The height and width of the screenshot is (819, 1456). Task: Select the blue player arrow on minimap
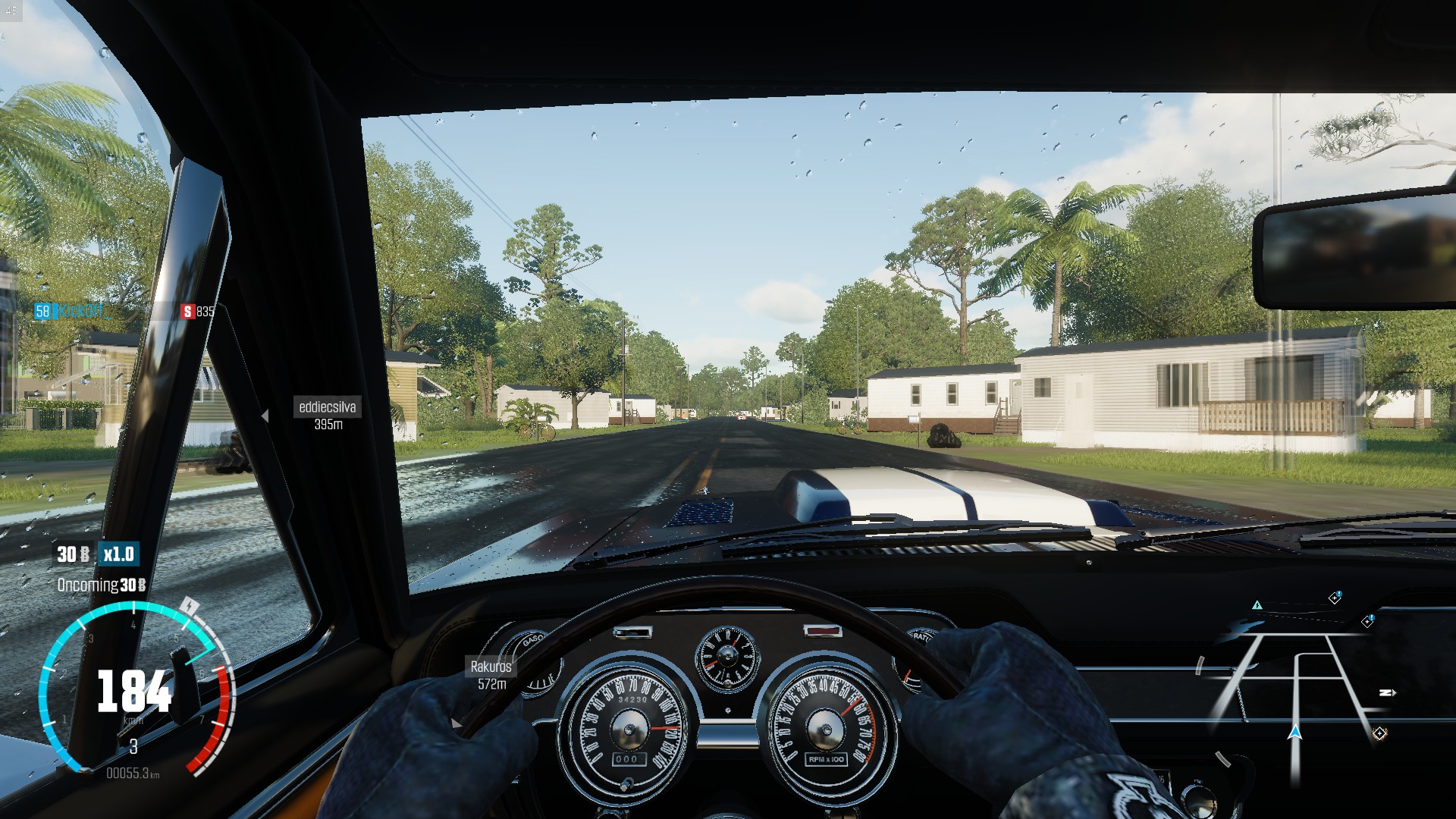1295,732
